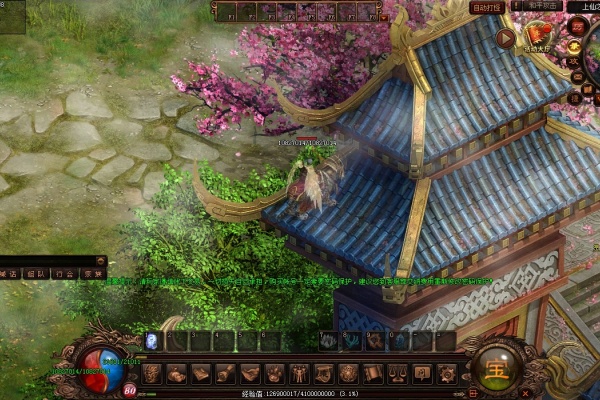Open the balance scales menu icon
Image resolution: width=600 pixels, height=400 pixels.
coord(396,373)
